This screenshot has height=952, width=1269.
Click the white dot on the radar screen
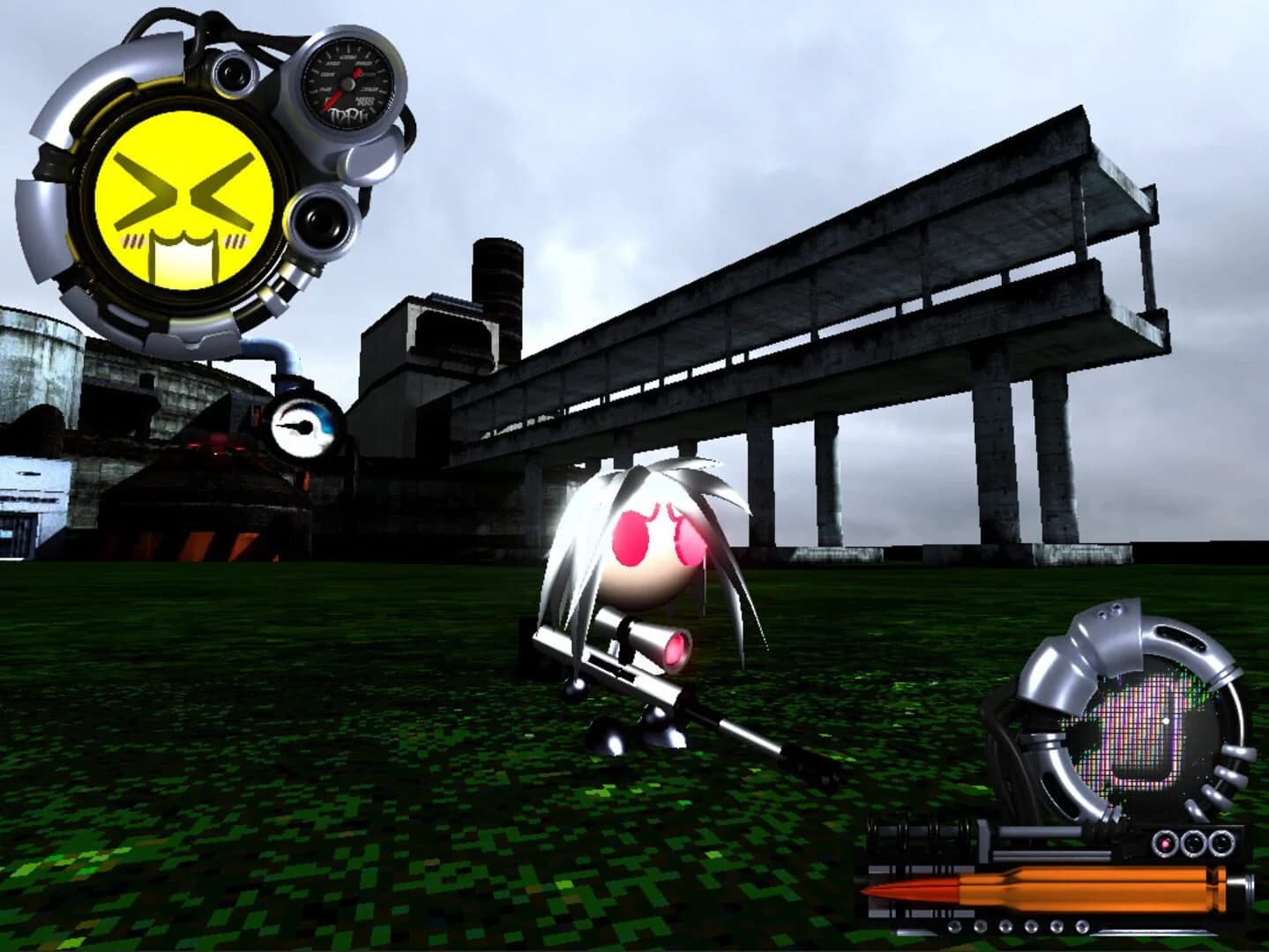1166,721
